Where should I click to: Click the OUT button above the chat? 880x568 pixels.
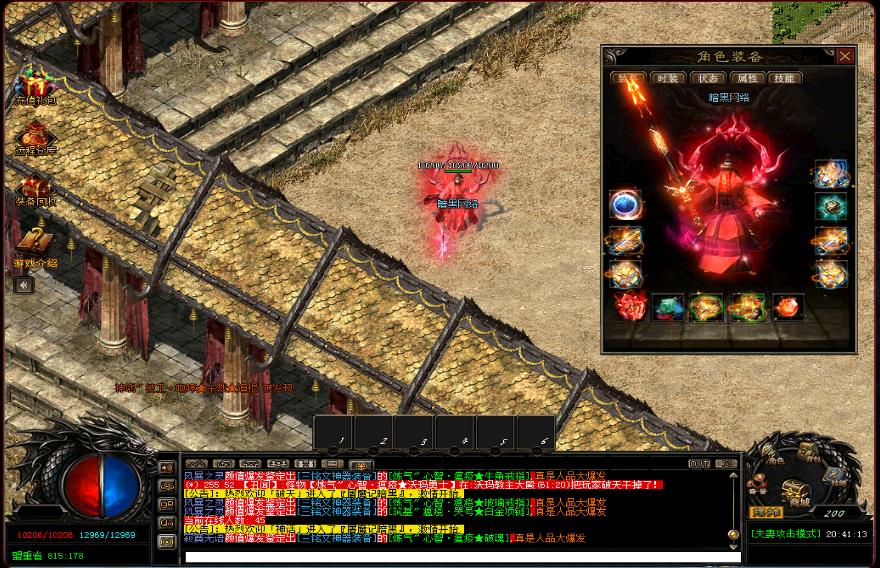tap(699, 464)
